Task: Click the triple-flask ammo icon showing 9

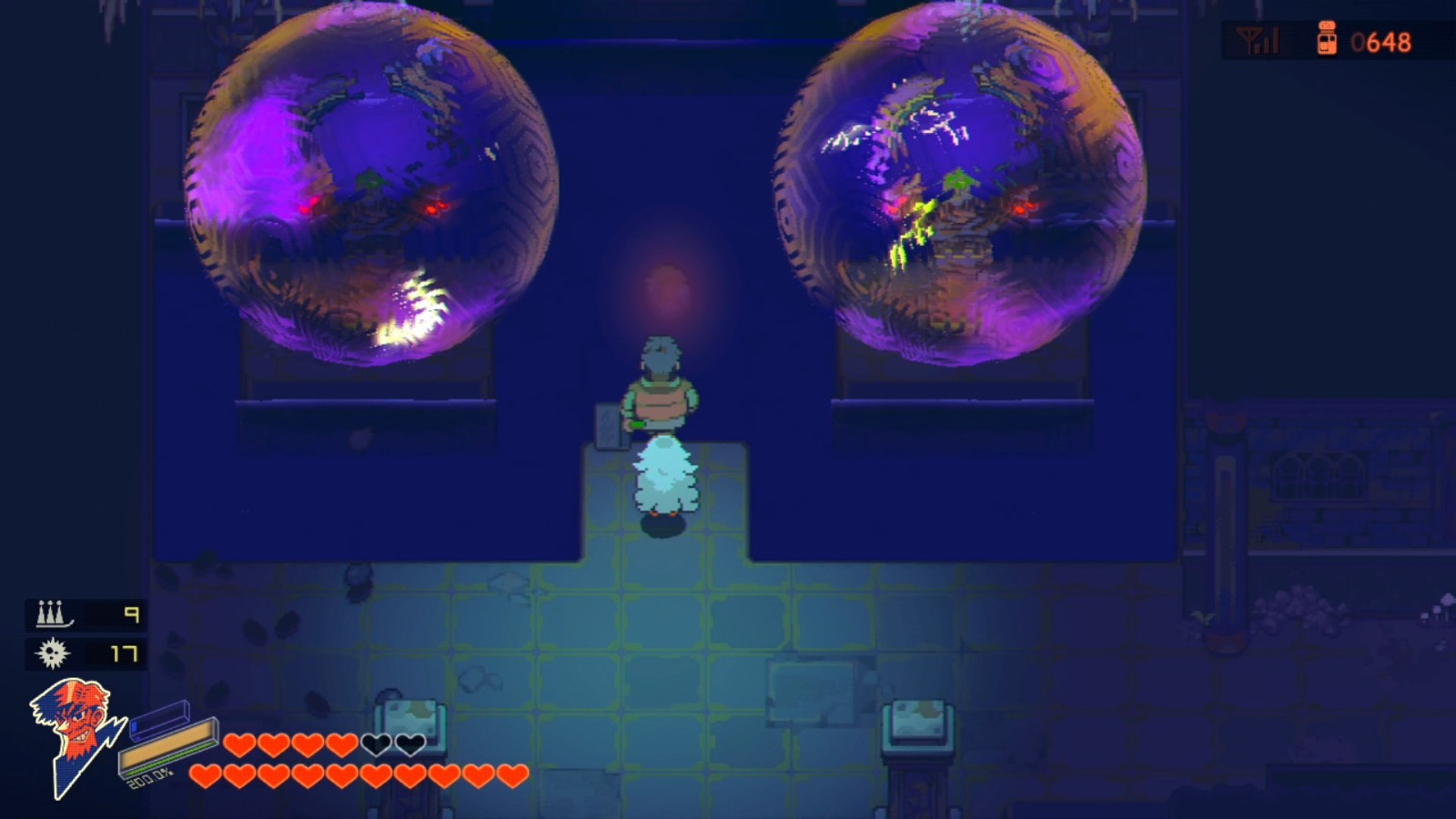Action: point(52,615)
